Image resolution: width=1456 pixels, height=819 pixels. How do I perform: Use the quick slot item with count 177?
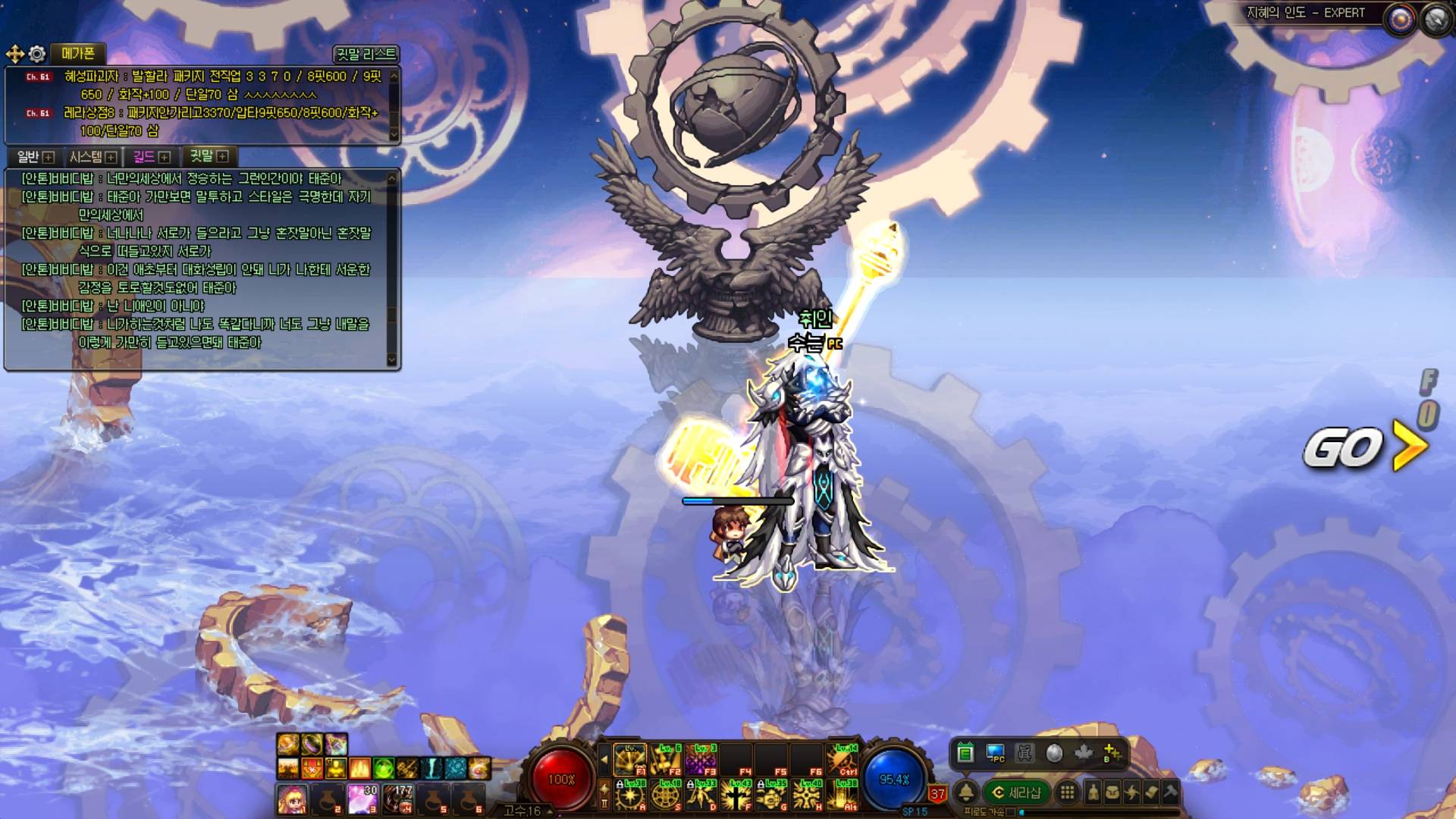point(397,799)
